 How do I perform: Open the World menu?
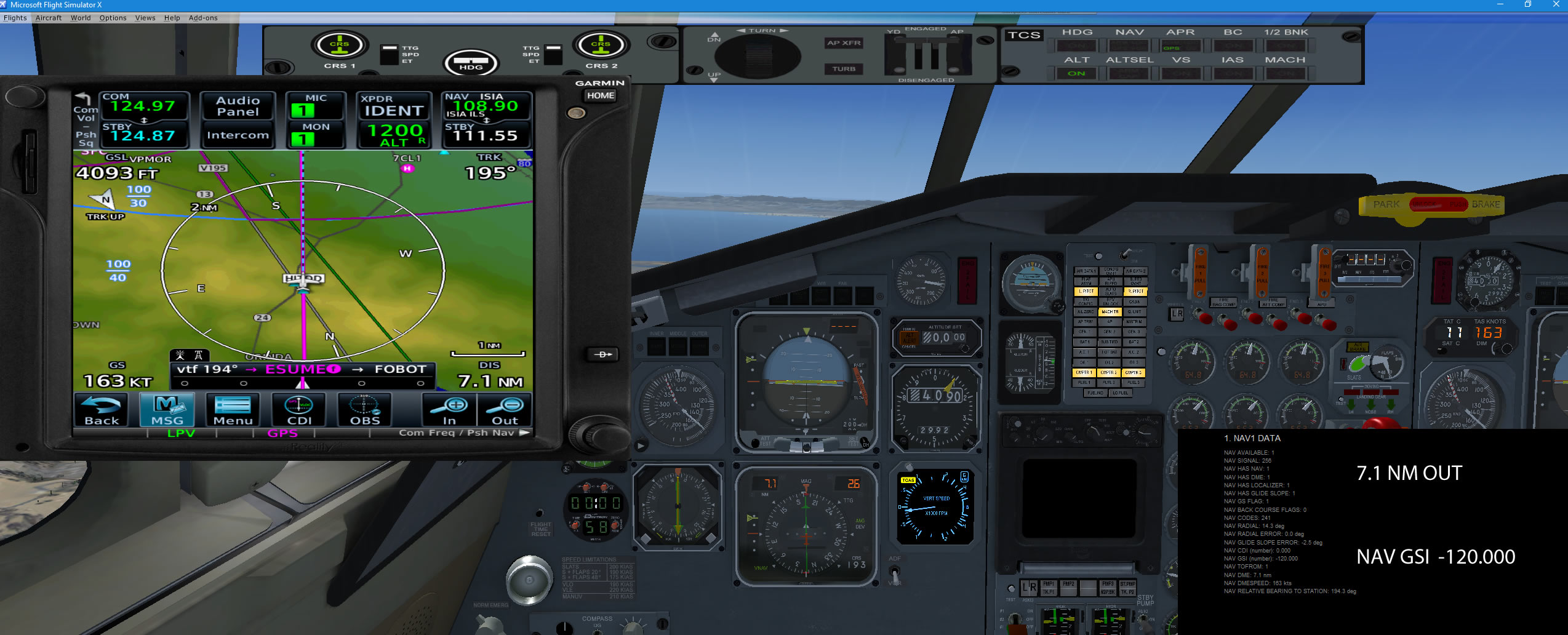point(81,18)
